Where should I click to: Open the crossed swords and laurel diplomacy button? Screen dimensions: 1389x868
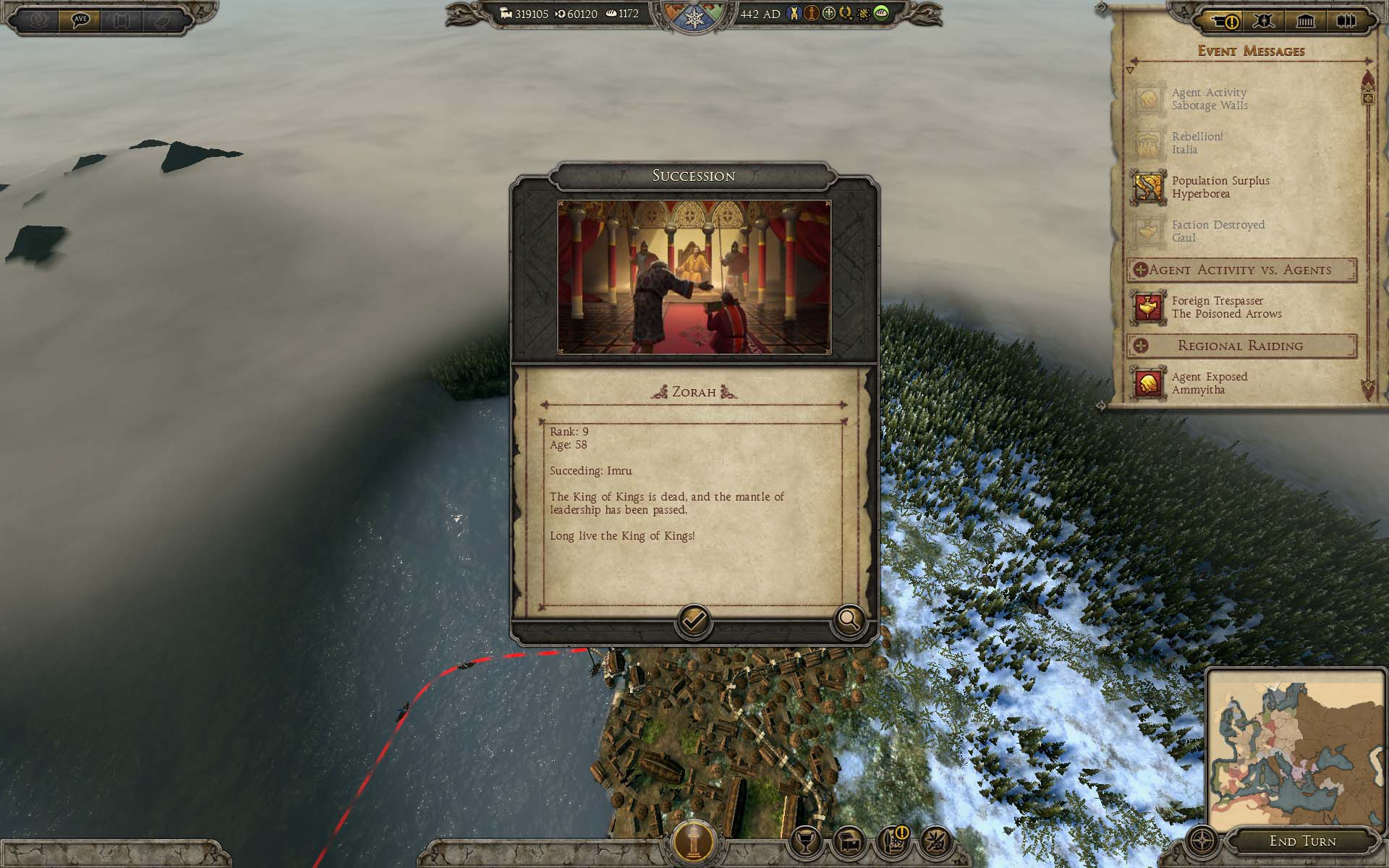tap(935, 841)
